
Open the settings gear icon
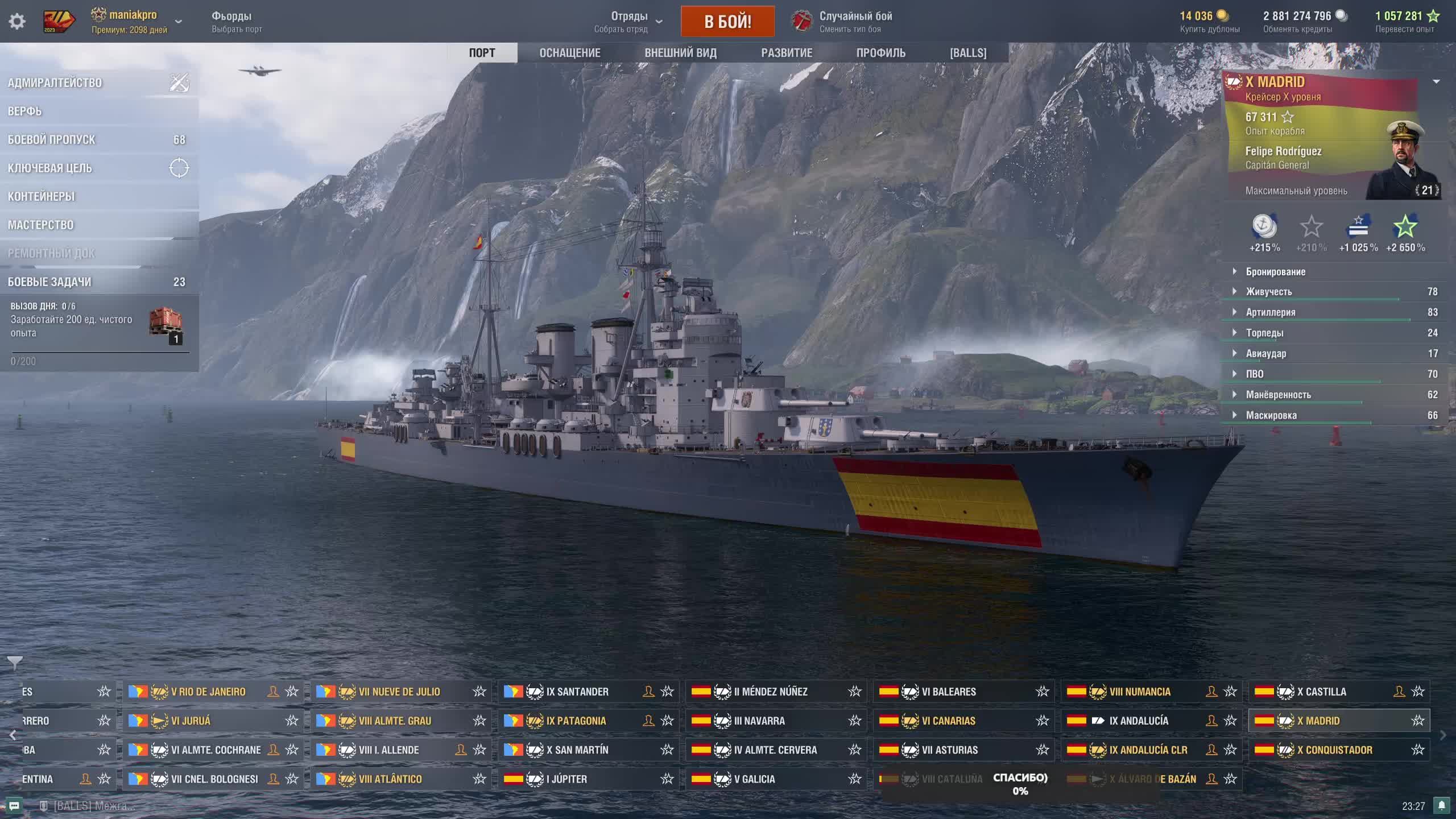(x=17, y=22)
